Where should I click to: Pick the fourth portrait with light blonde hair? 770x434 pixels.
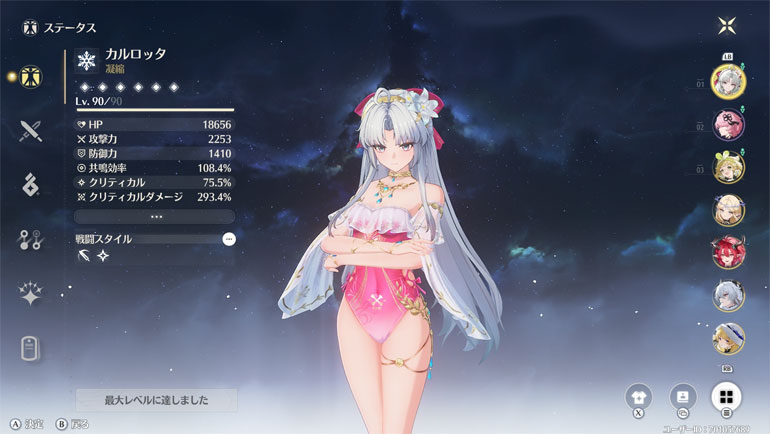point(726,209)
